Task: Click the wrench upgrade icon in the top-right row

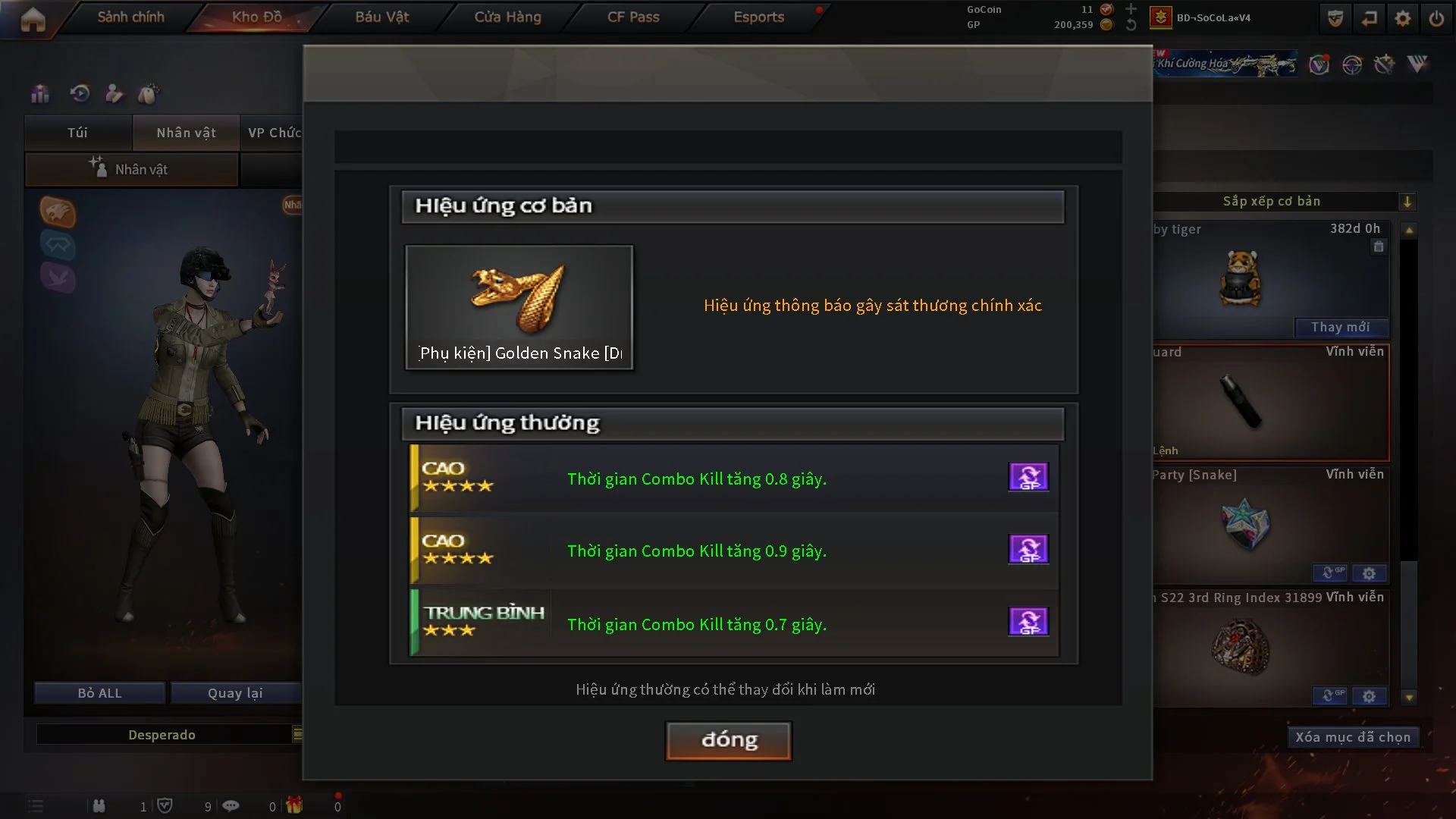Action: tap(1385, 65)
